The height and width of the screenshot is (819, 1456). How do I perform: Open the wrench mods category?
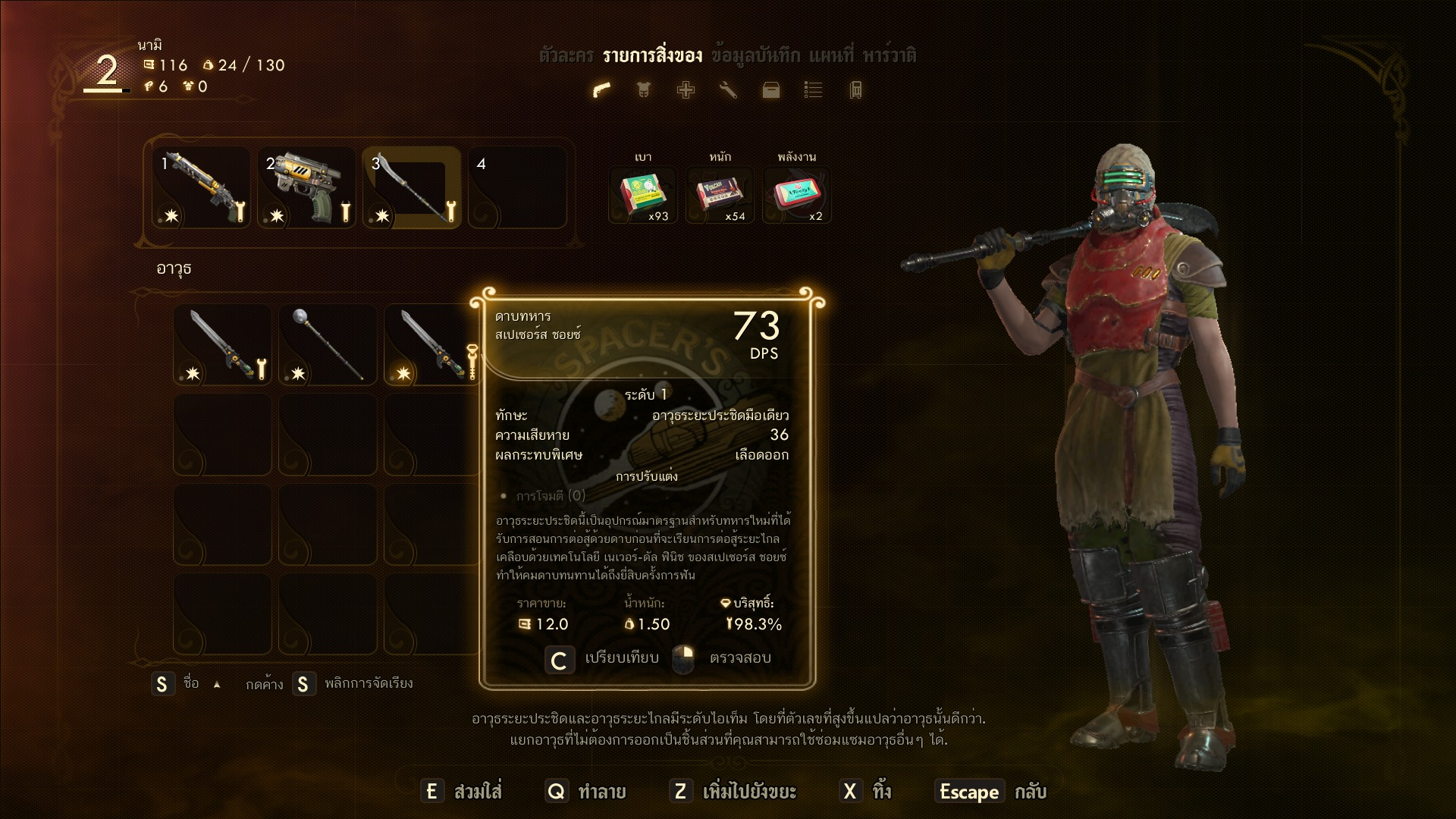point(728,90)
